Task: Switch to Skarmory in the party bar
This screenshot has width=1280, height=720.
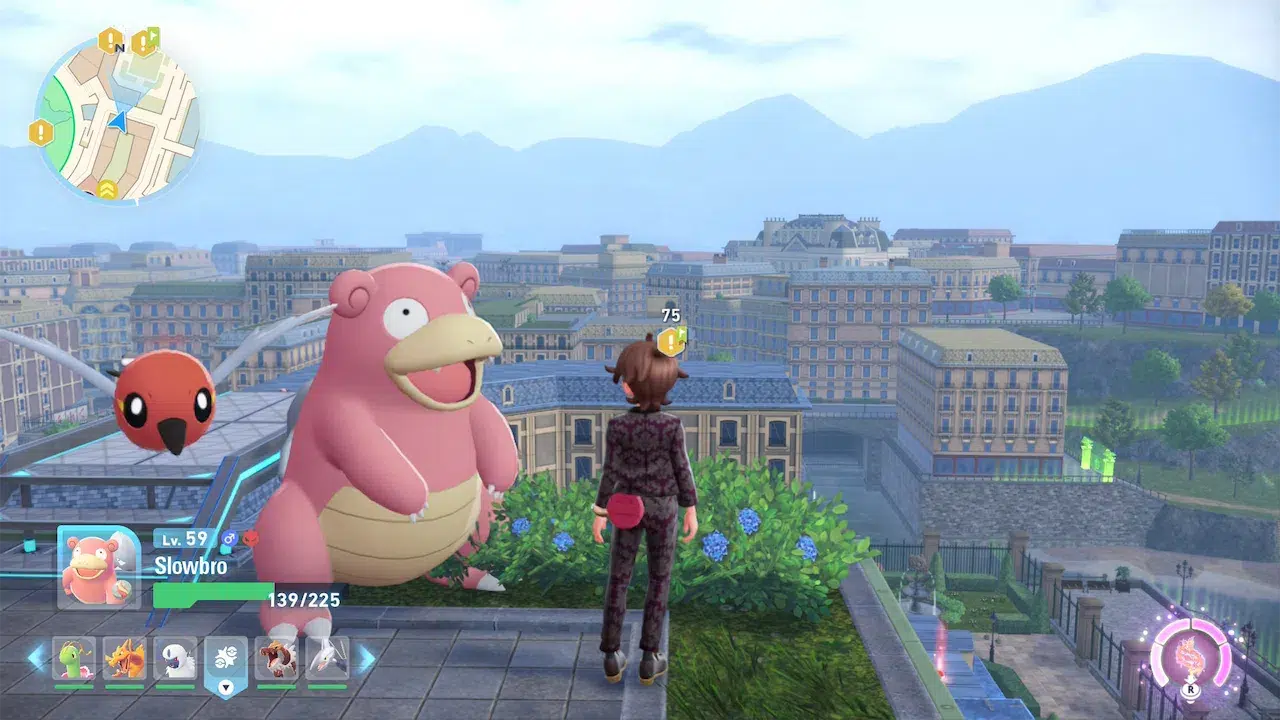Action: 327,659
